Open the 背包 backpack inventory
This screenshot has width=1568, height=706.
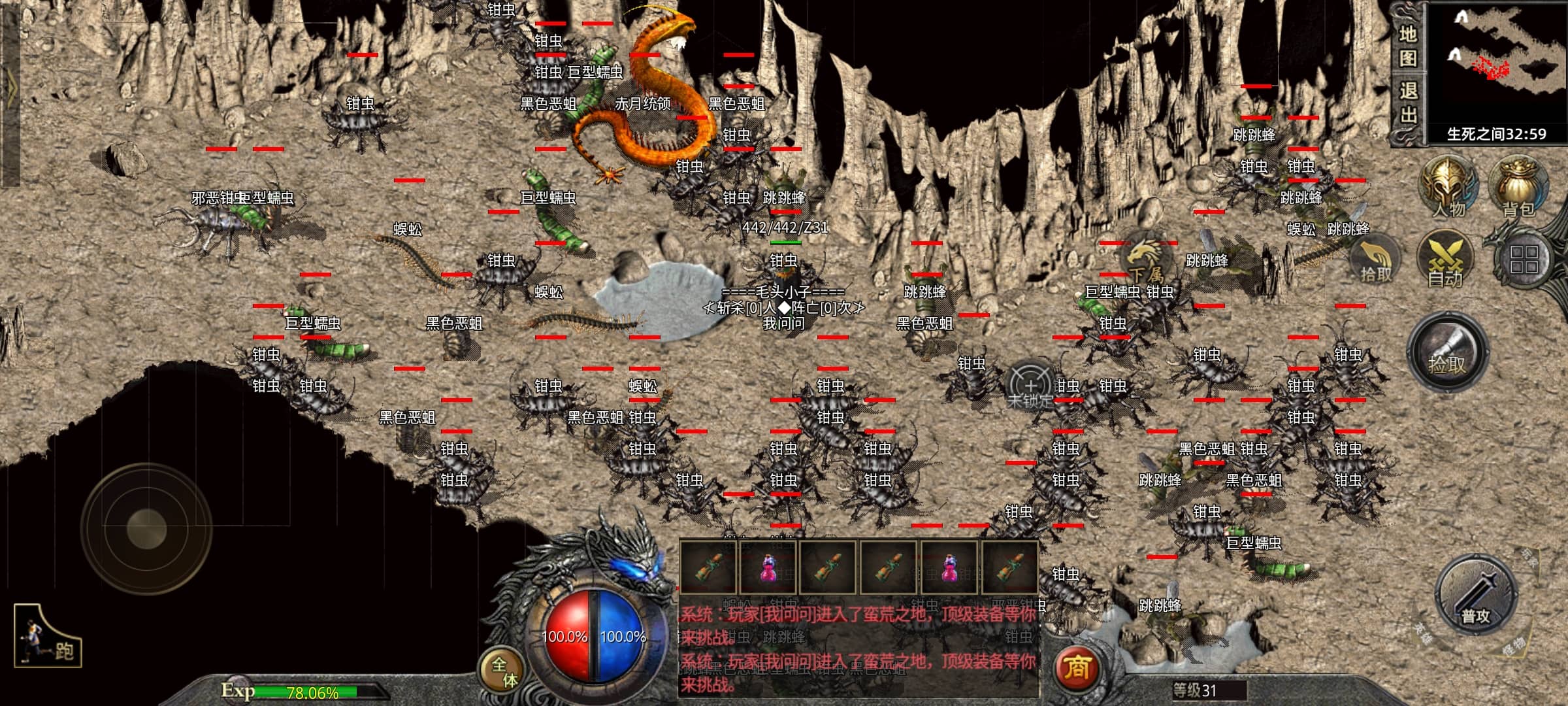click(x=1518, y=186)
